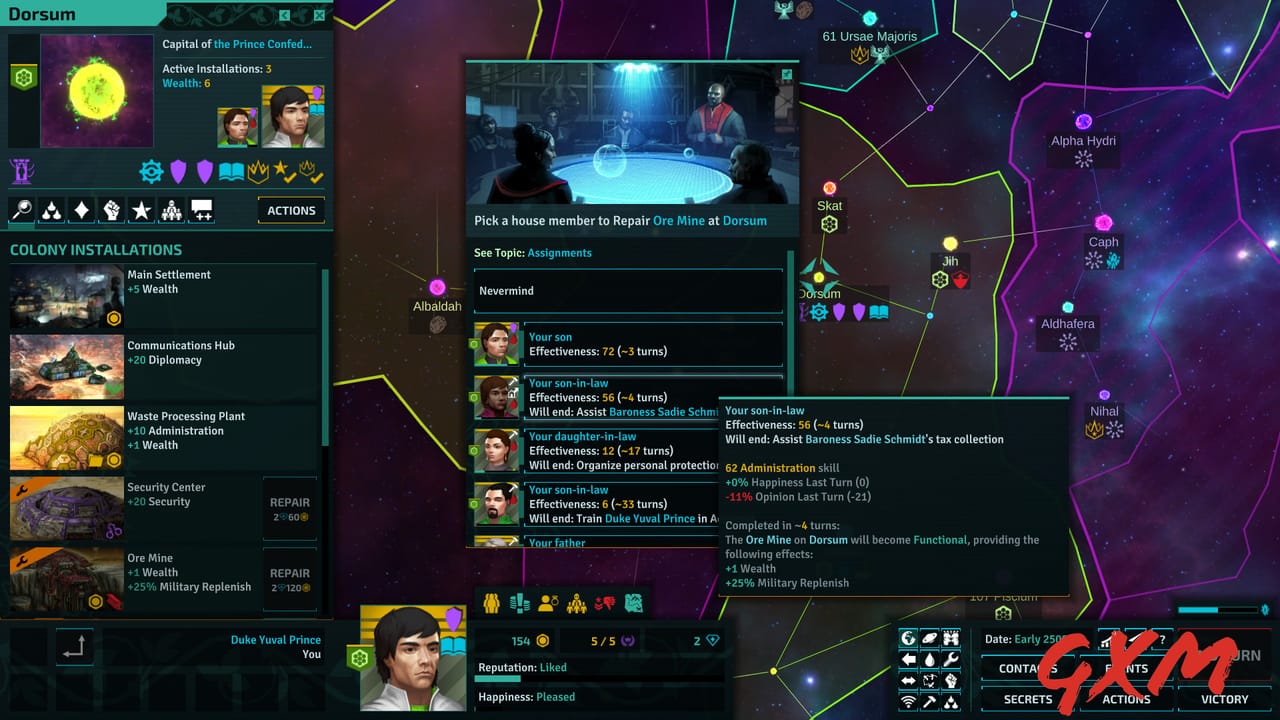Select the hammer construction map icon
The image size is (1280, 720).
point(930,701)
